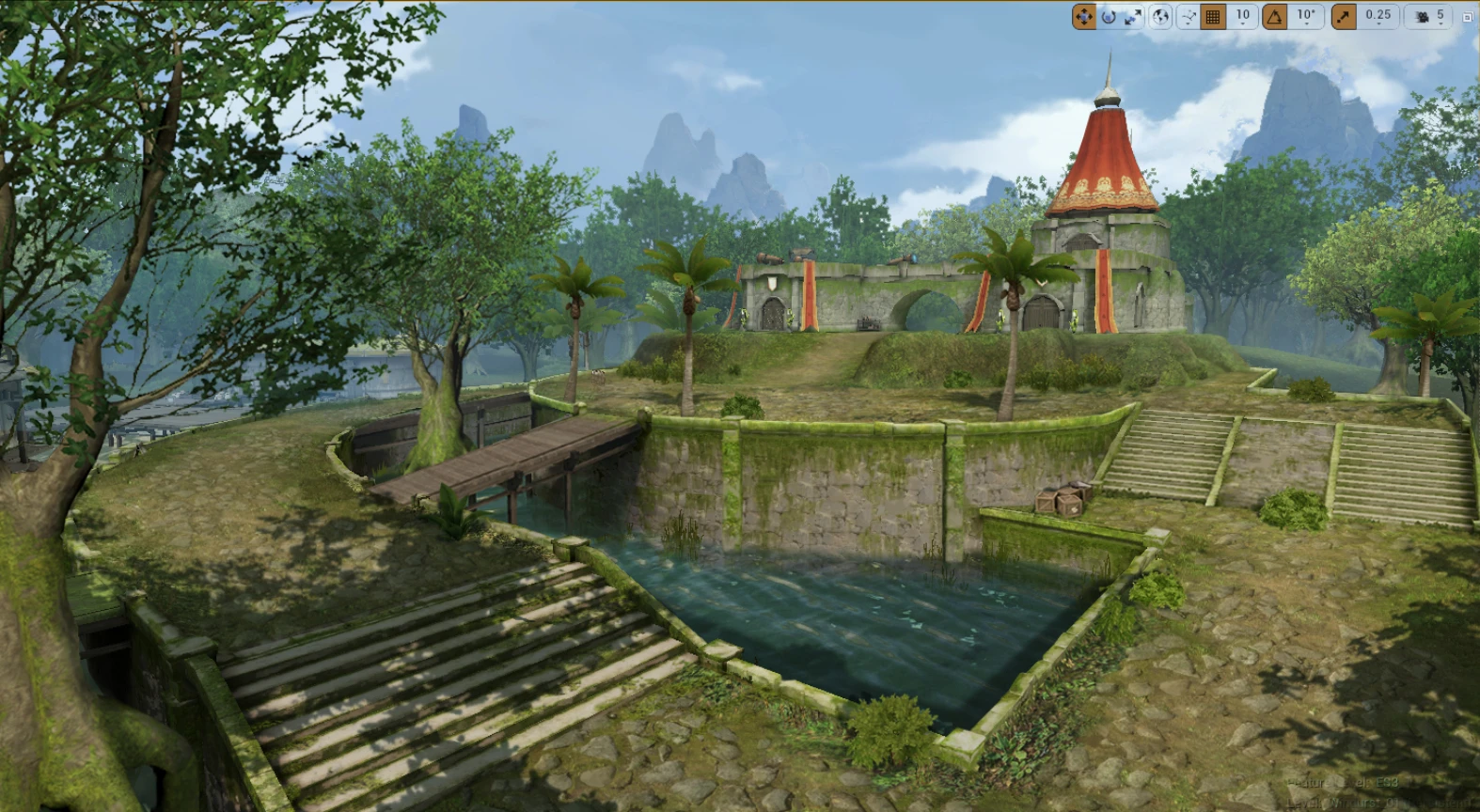Viewport: 1480px width, 812px height.
Task: Click the maximize/restore viewport button
Action: (x=1467, y=17)
